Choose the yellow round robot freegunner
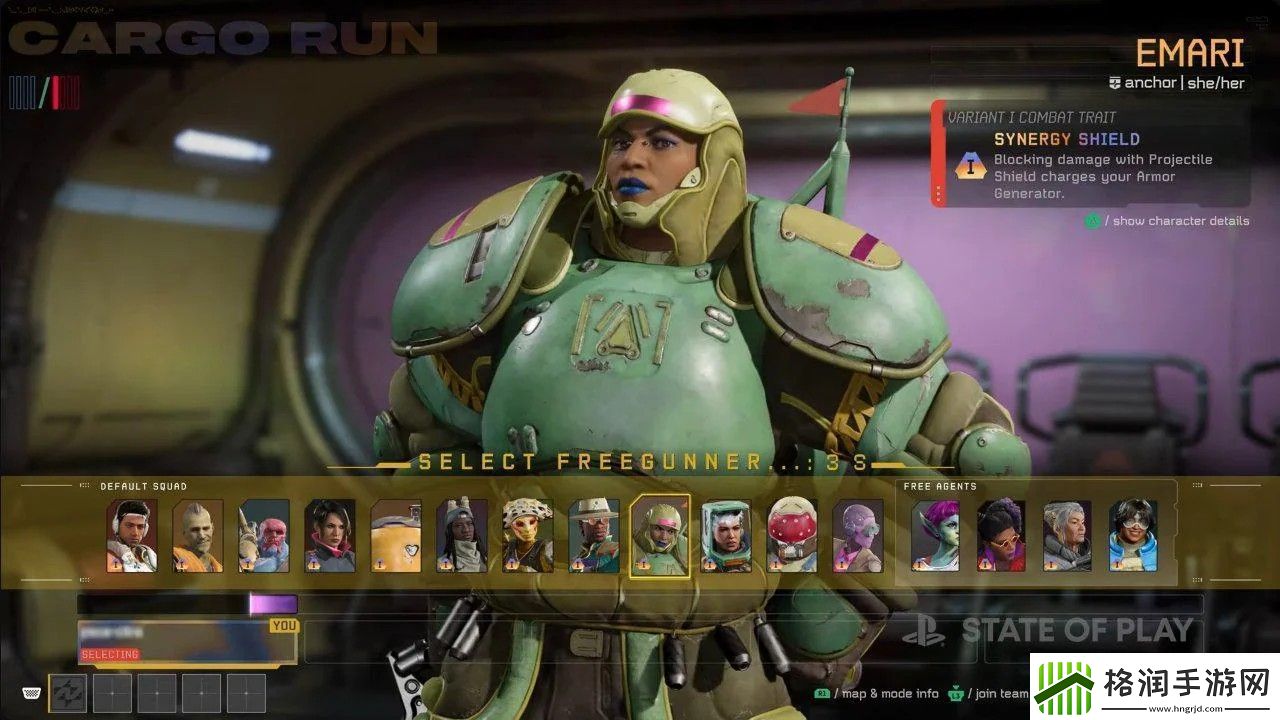1280x720 pixels. click(396, 536)
